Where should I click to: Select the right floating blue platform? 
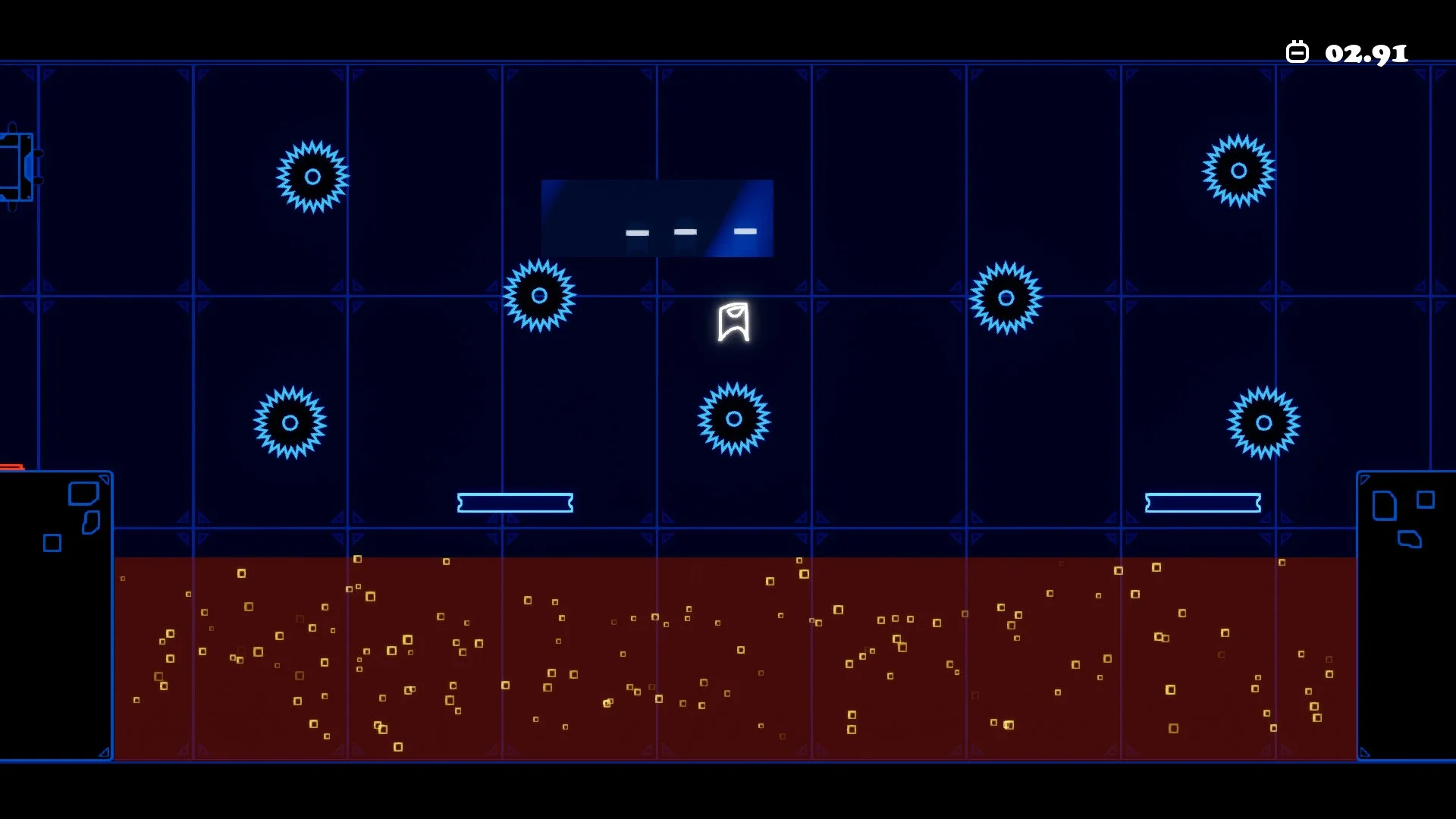[x=1203, y=501]
